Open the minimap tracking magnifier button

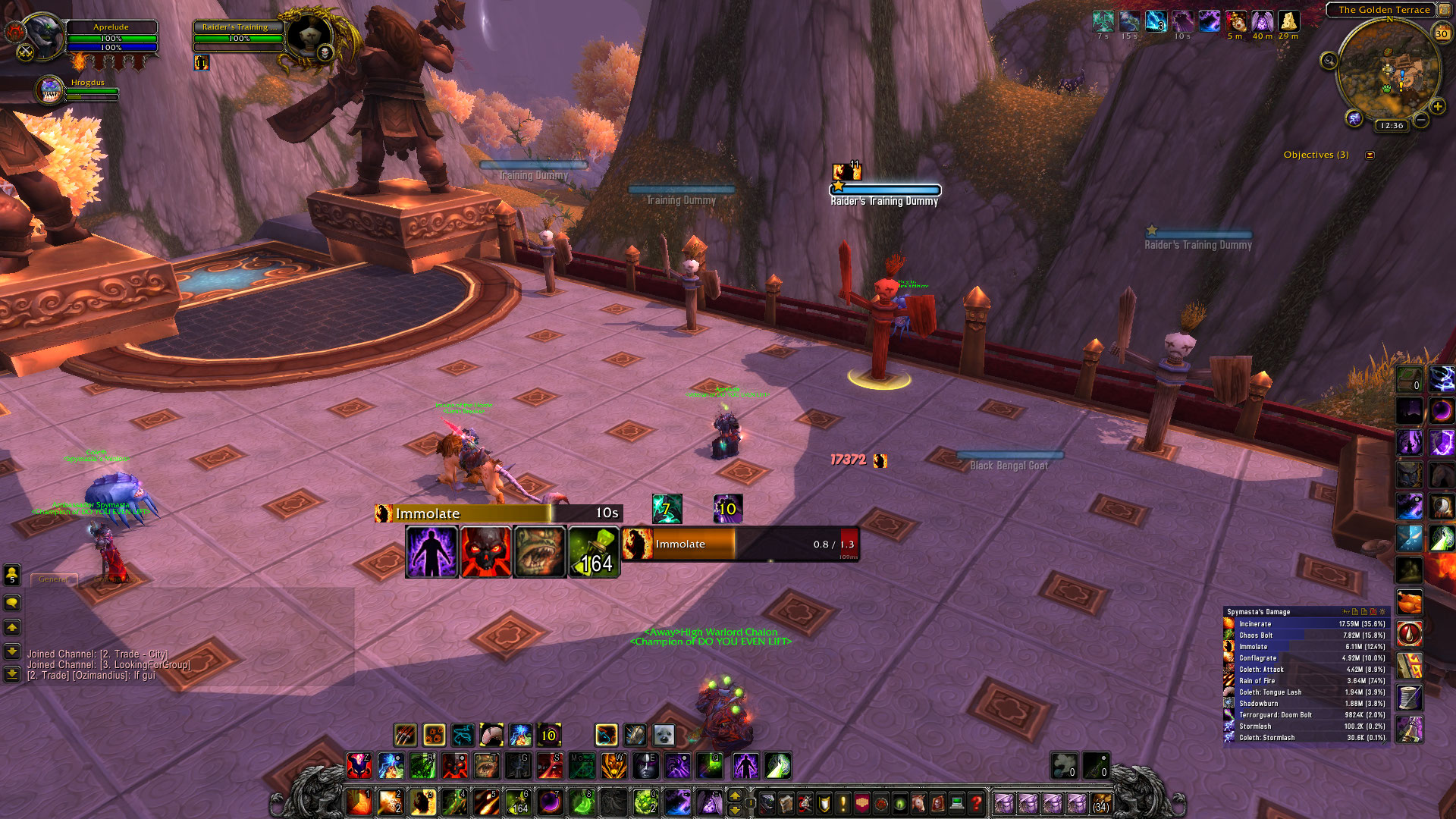click(1329, 61)
